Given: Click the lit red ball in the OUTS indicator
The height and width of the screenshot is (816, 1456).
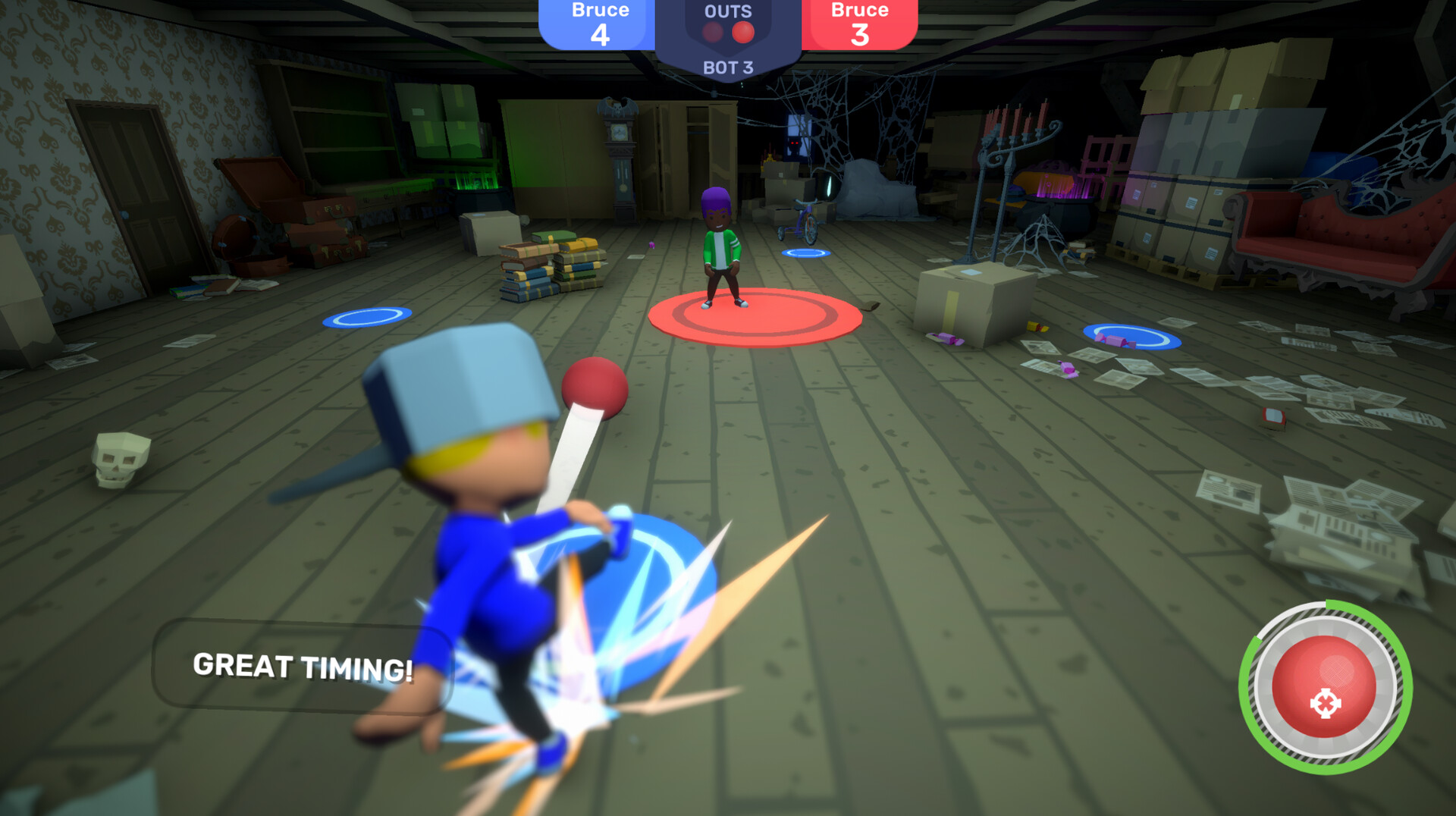Looking at the screenshot, I should pyautogui.click(x=742, y=32).
